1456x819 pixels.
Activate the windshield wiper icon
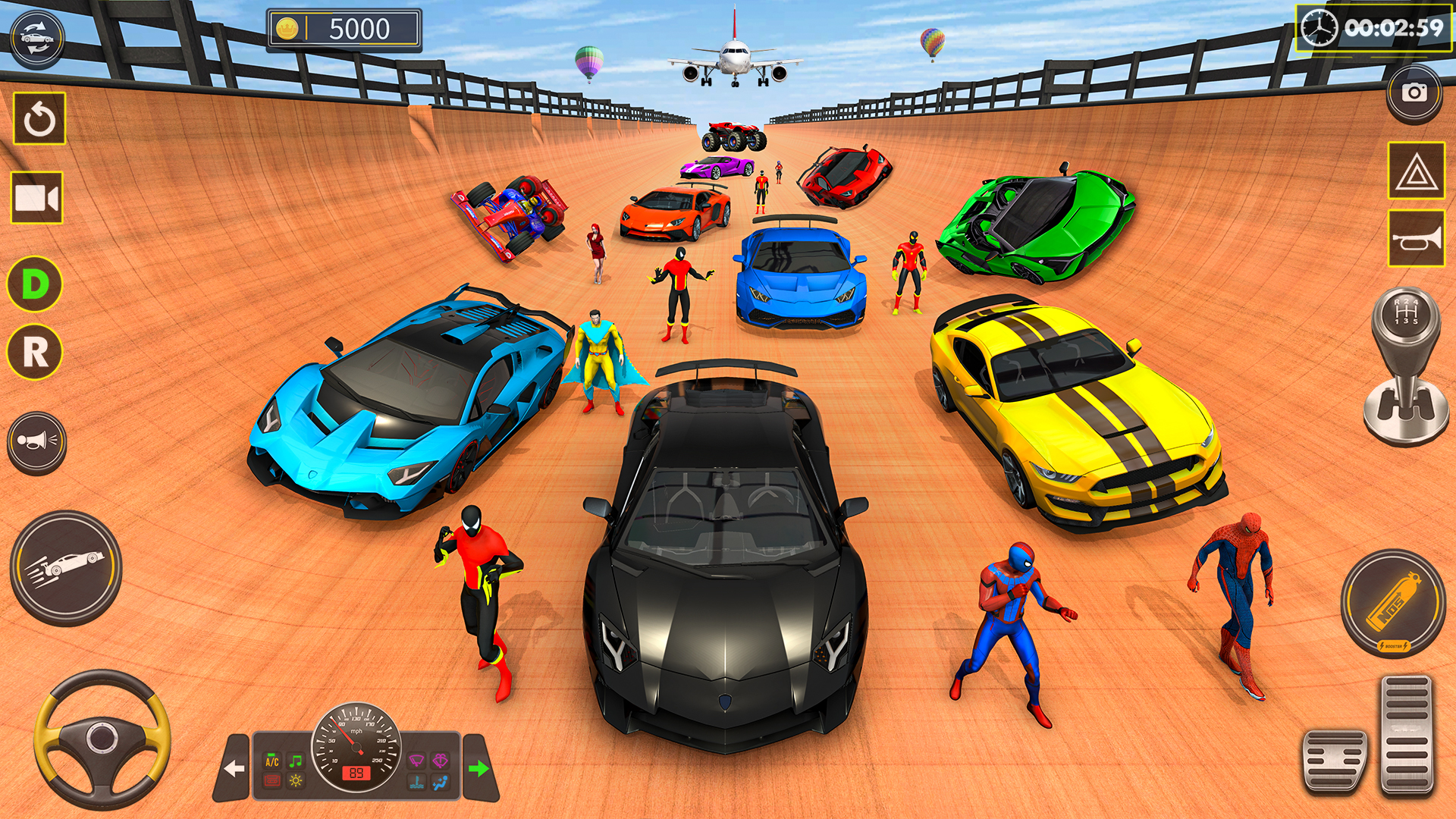coord(416,759)
